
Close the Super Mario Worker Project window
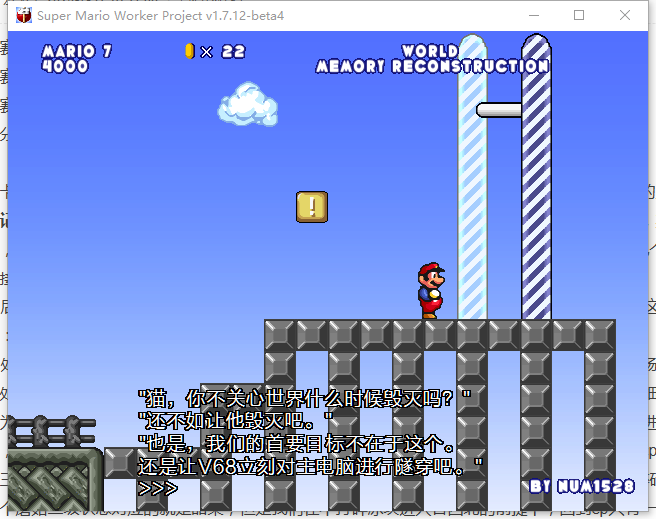[x=625, y=15]
